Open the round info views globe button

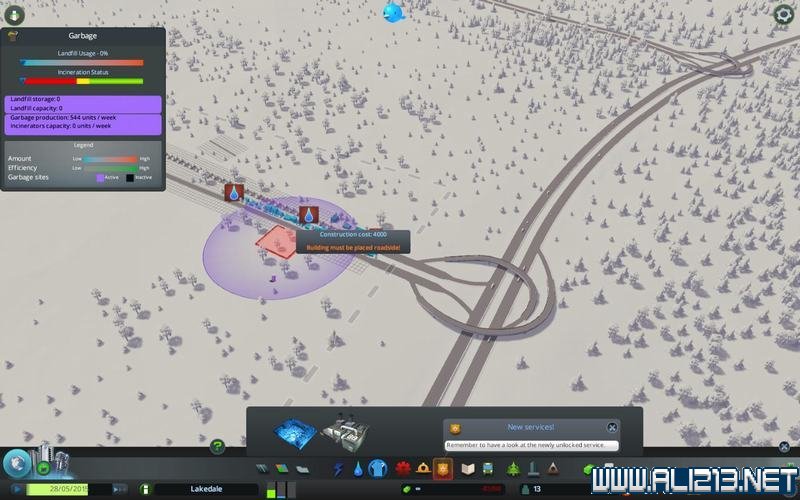click(x=16, y=463)
